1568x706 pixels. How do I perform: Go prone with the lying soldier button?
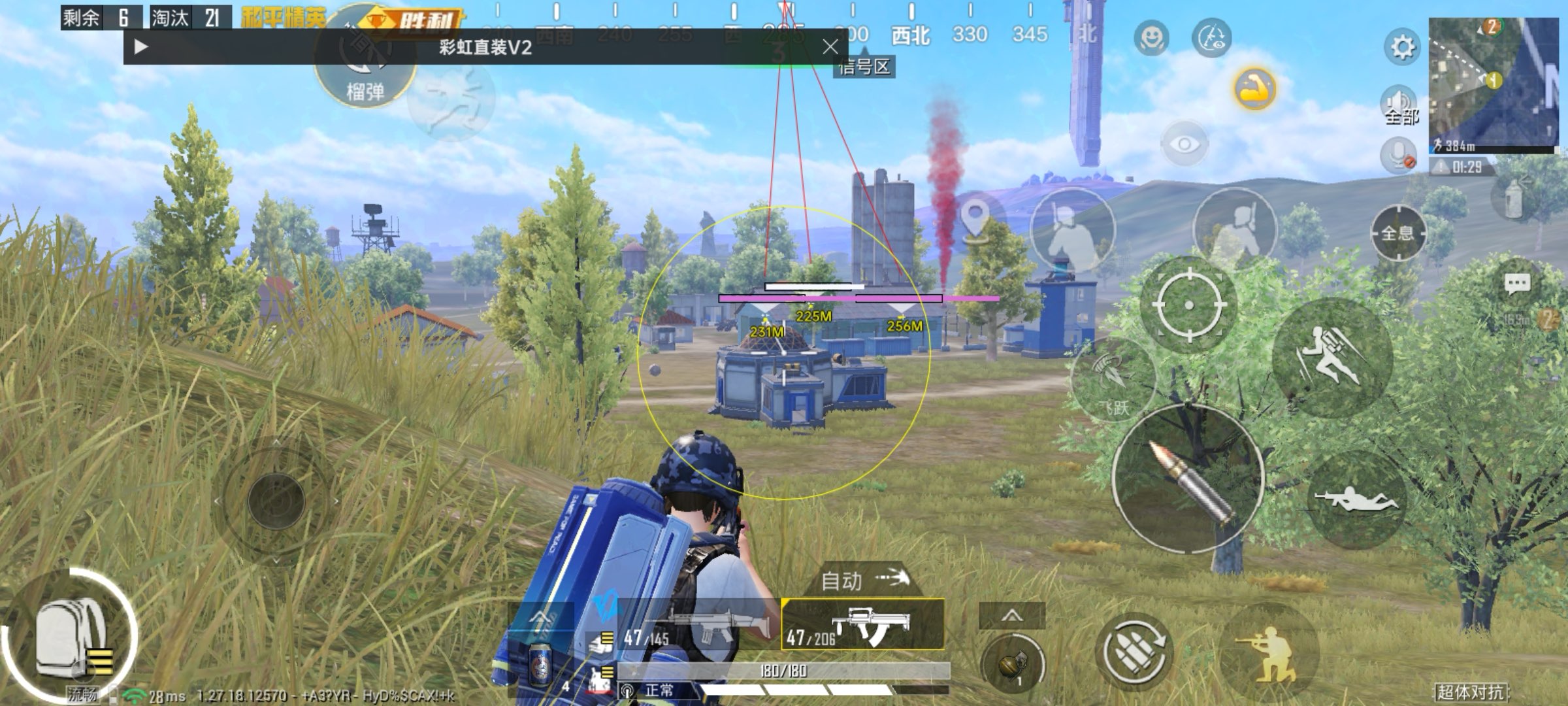(1355, 501)
